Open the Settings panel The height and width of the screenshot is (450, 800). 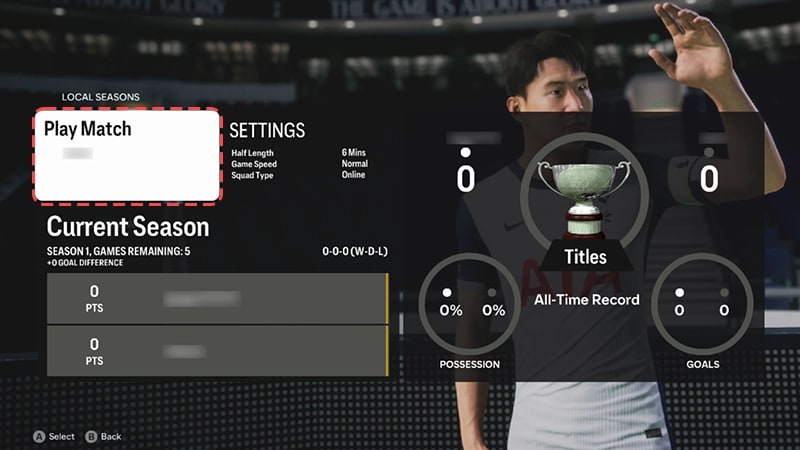pyautogui.click(x=267, y=131)
